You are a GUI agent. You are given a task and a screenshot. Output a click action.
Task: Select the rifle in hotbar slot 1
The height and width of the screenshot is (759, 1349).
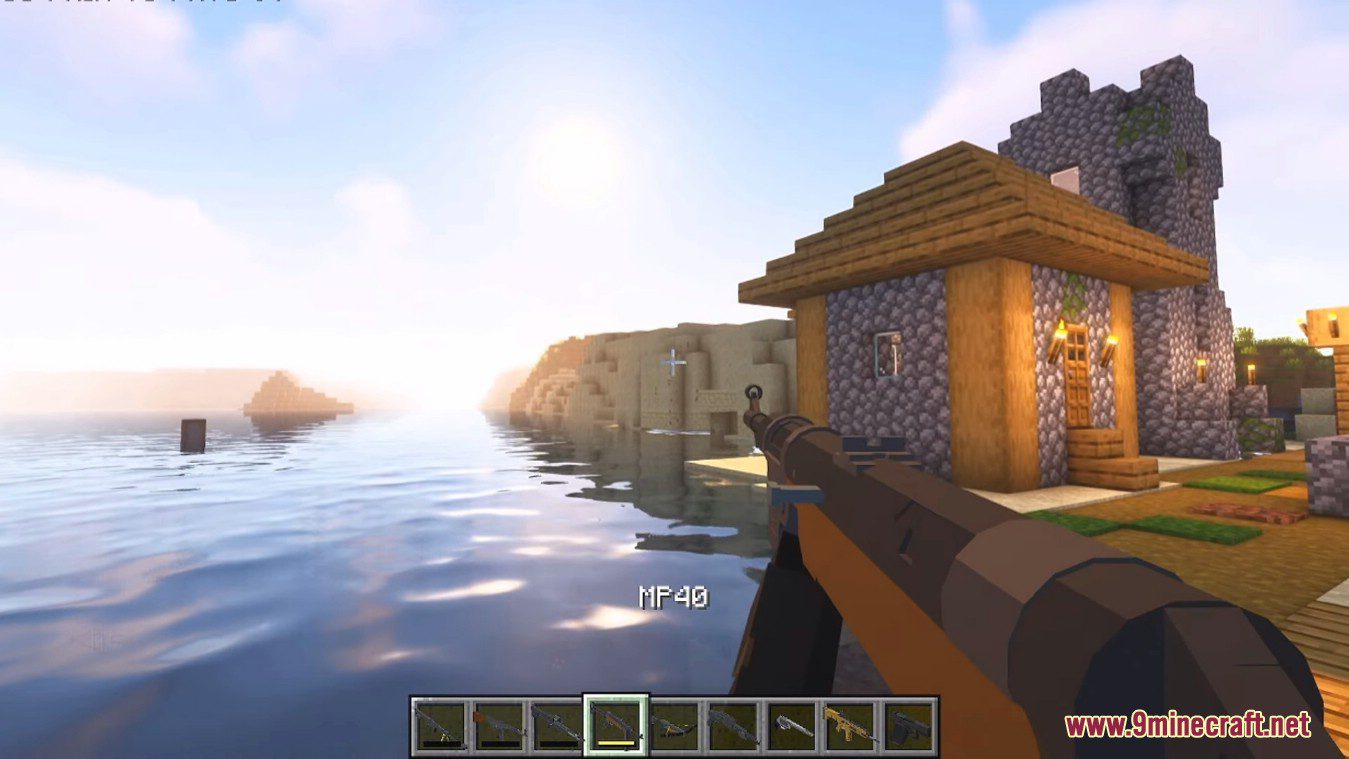click(440, 722)
